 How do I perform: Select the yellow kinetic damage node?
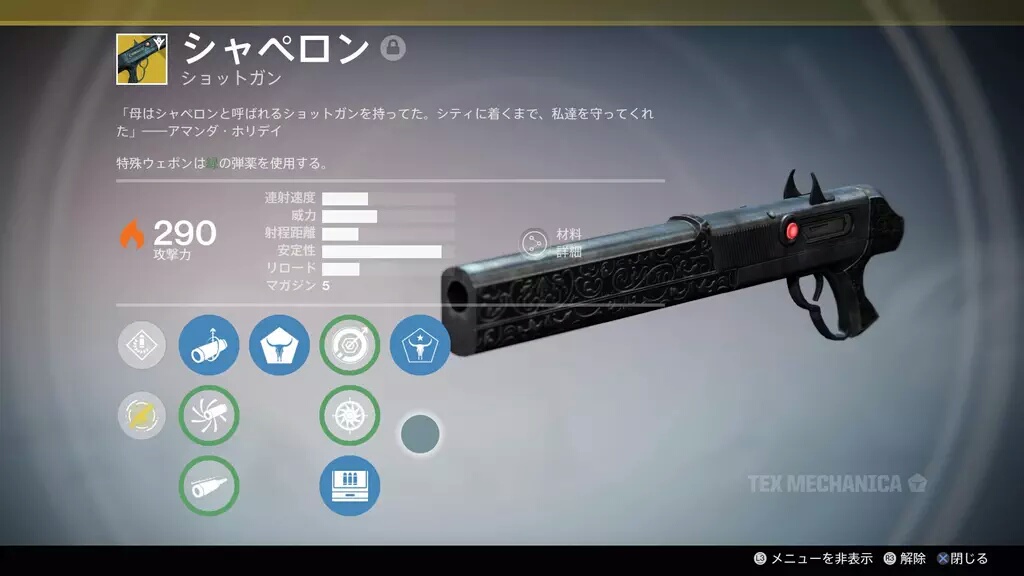141,415
